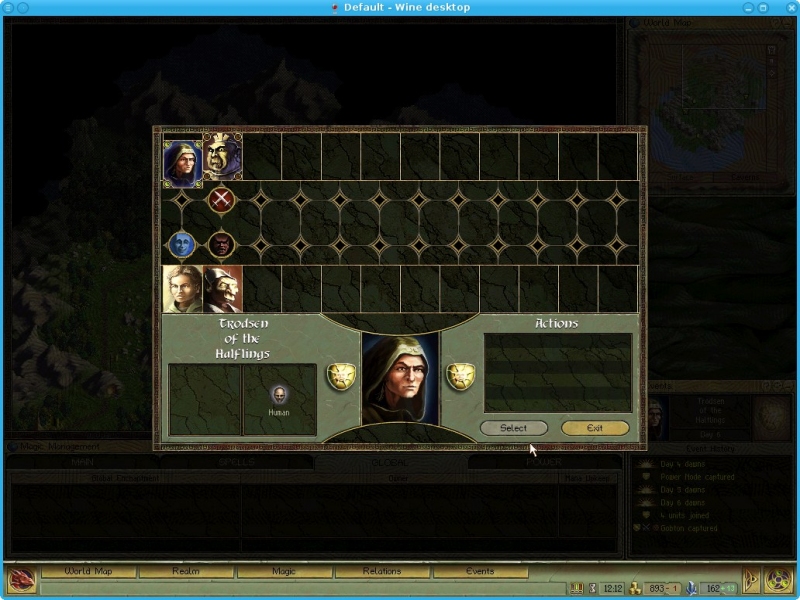Open the Events menu
Image resolution: width=800 pixels, height=600 pixels.
coord(479,571)
